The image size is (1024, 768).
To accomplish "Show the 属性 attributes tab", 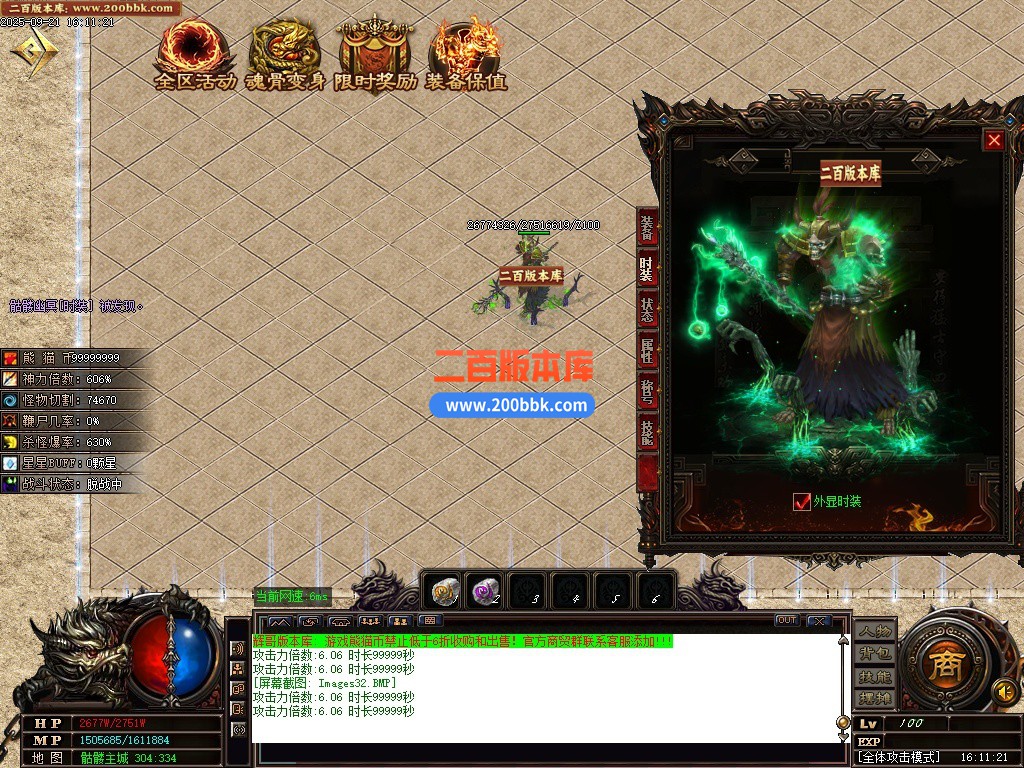I will [647, 351].
